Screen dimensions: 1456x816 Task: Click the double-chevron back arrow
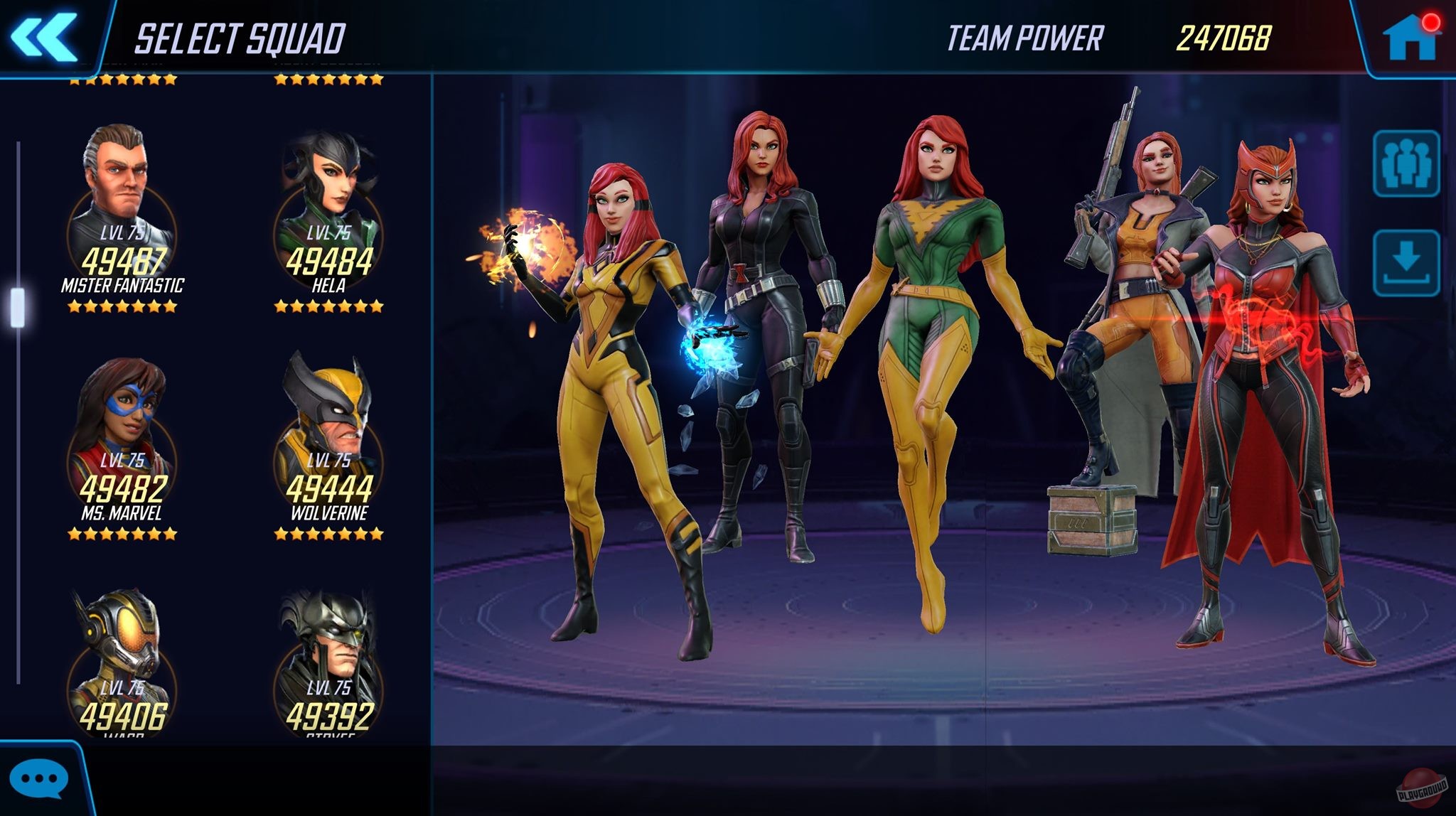pyautogui.click(x=44, y=36)
